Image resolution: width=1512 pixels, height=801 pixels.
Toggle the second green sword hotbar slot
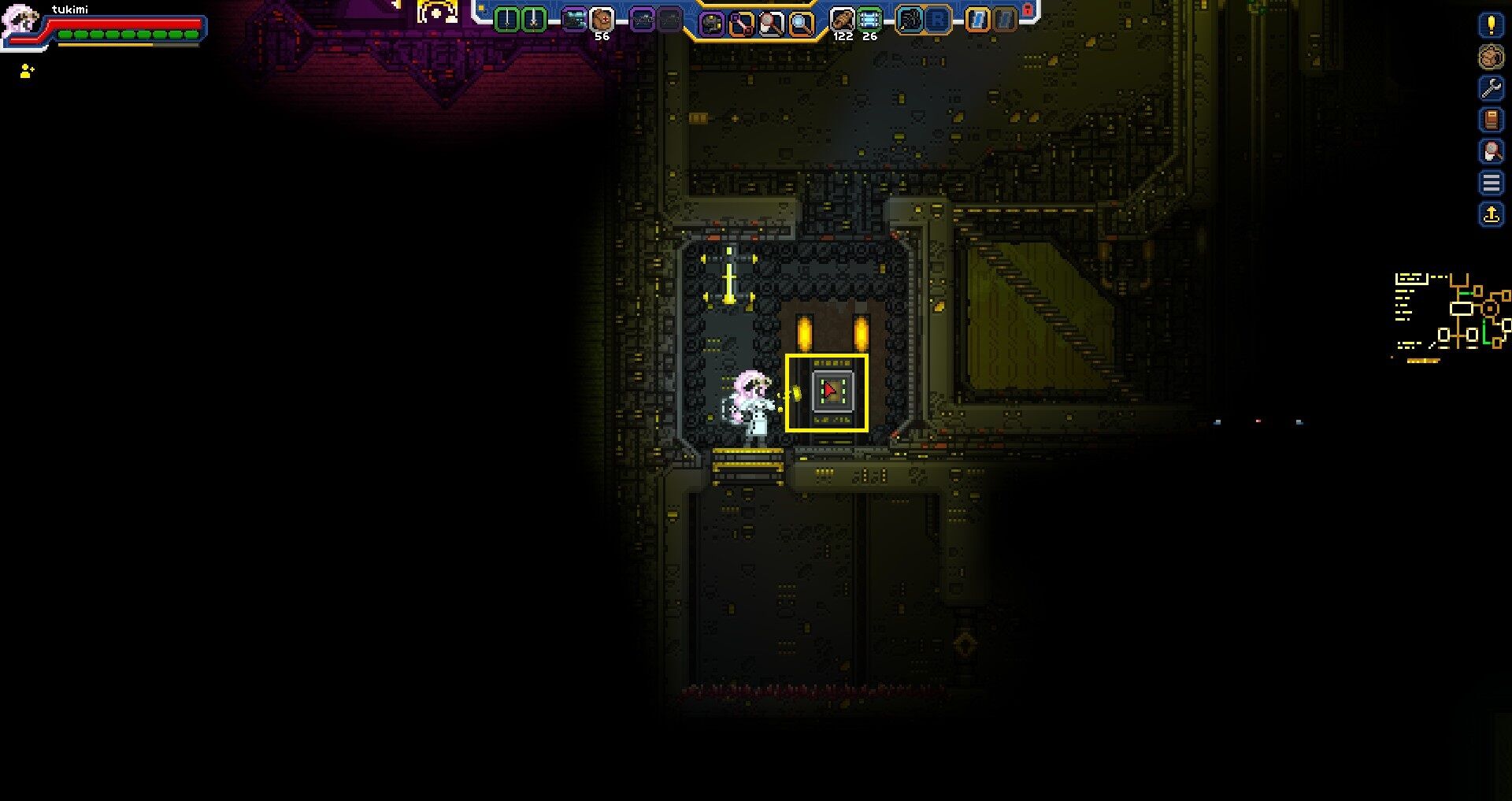click(533, 20)
